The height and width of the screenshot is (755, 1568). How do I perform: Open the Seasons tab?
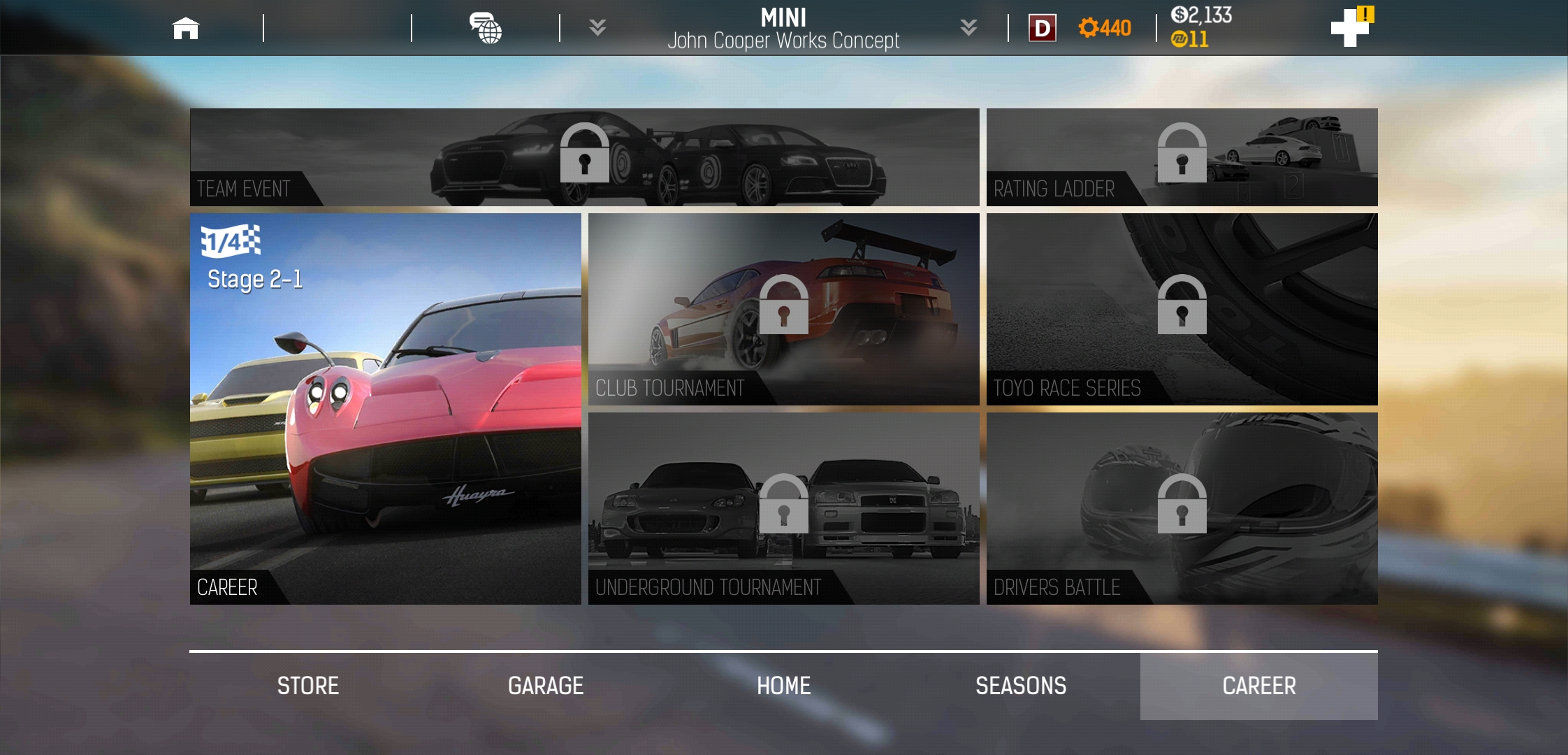1021,686
